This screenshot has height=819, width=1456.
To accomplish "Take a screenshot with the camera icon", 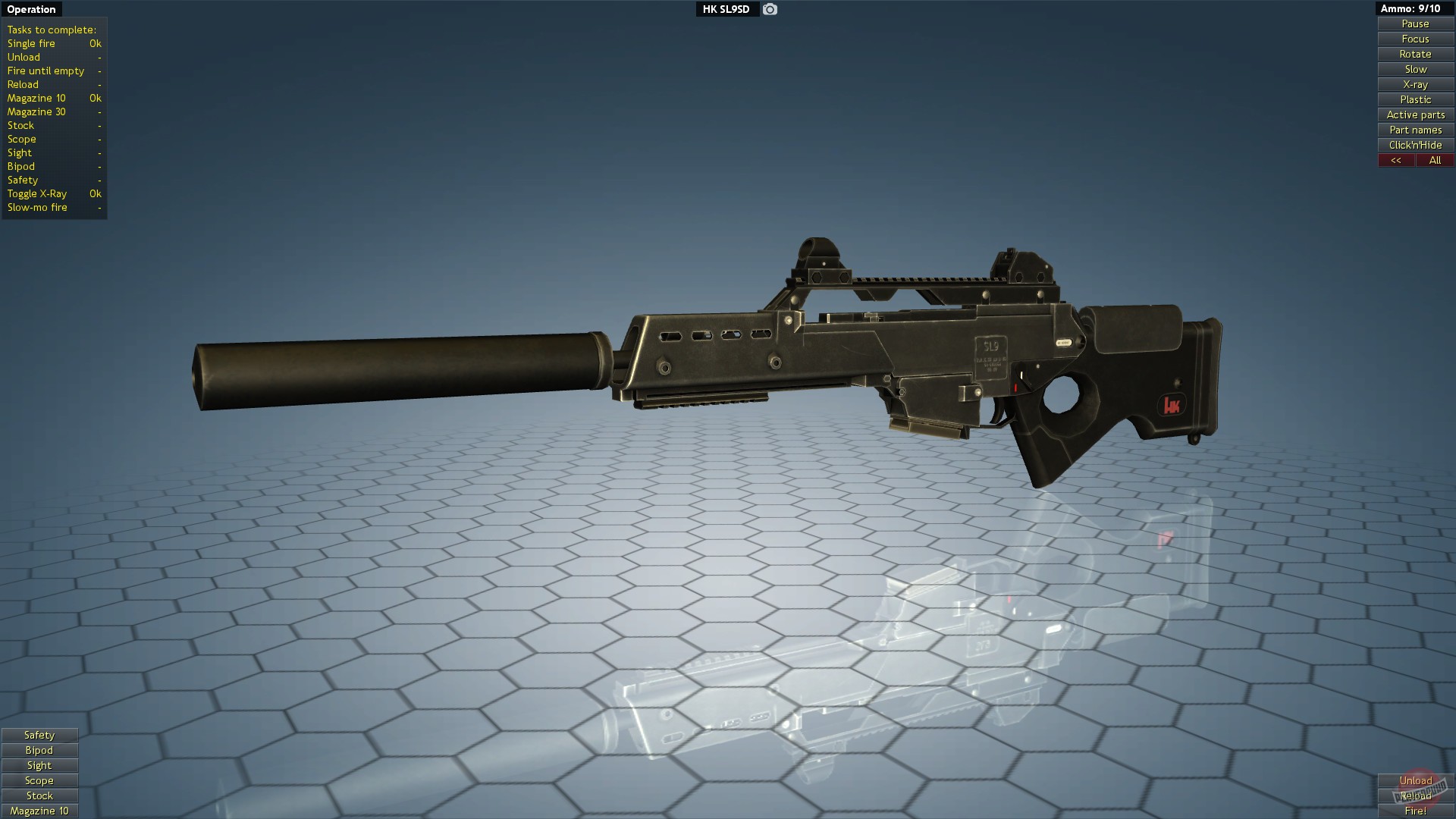I will (x=770, y=10).
